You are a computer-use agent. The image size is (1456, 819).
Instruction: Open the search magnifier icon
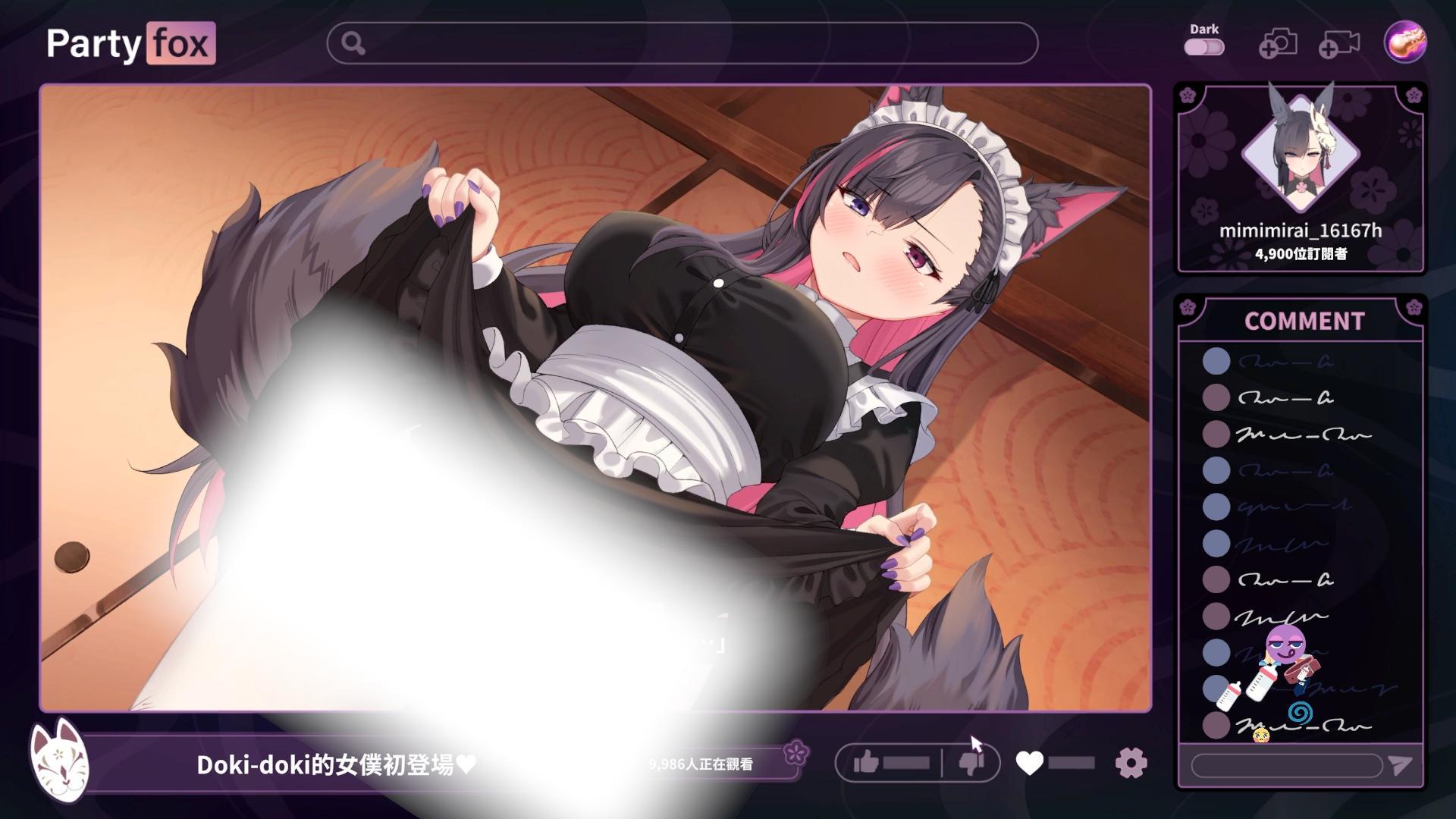click(352, 45)
